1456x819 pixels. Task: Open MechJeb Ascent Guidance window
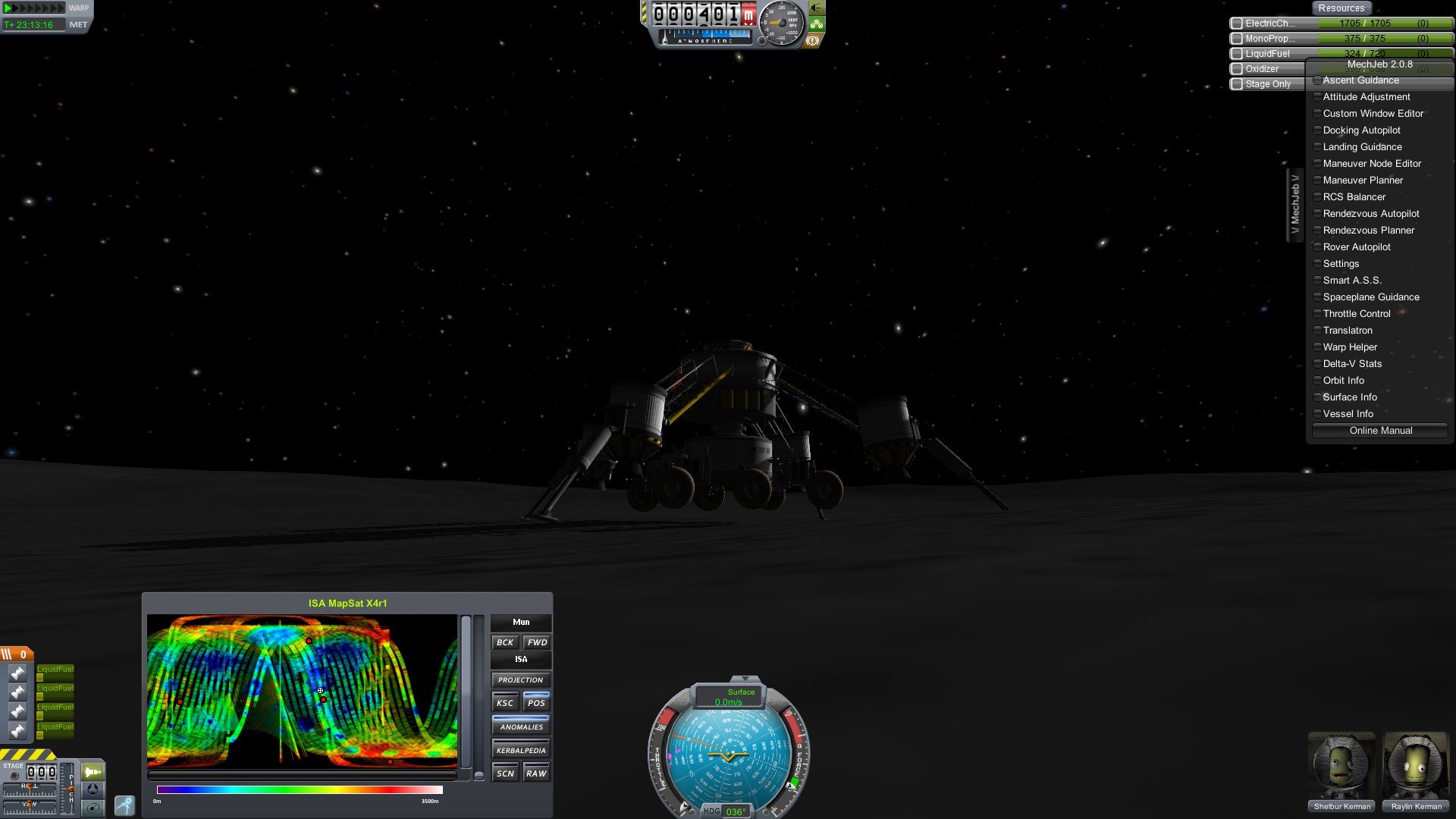click(1360, 80)
